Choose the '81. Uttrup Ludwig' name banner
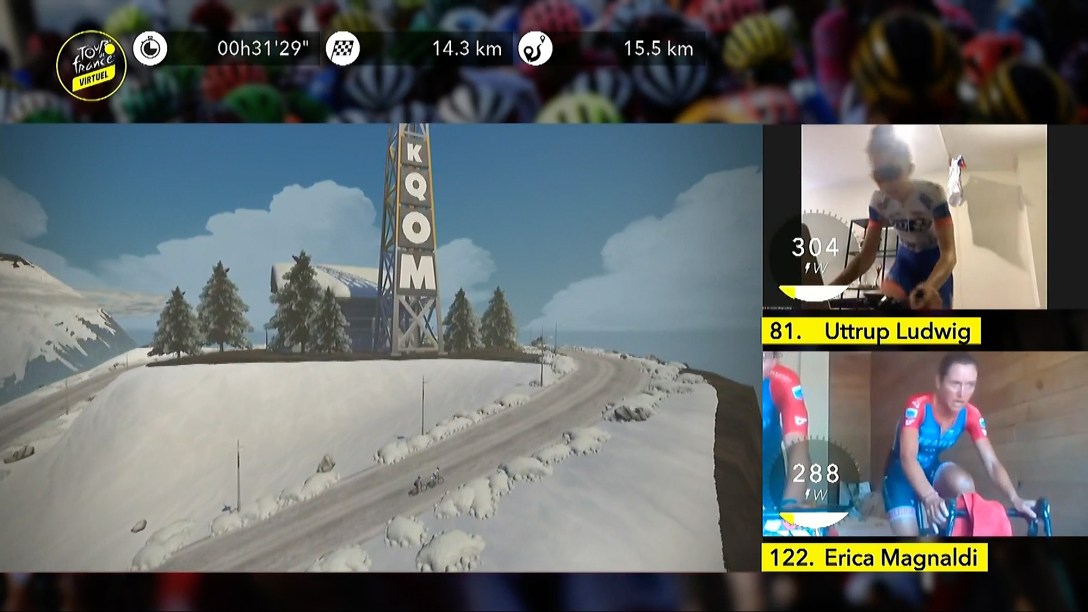The width and height of the screenshot is (1088, 612). pos(871,331)
